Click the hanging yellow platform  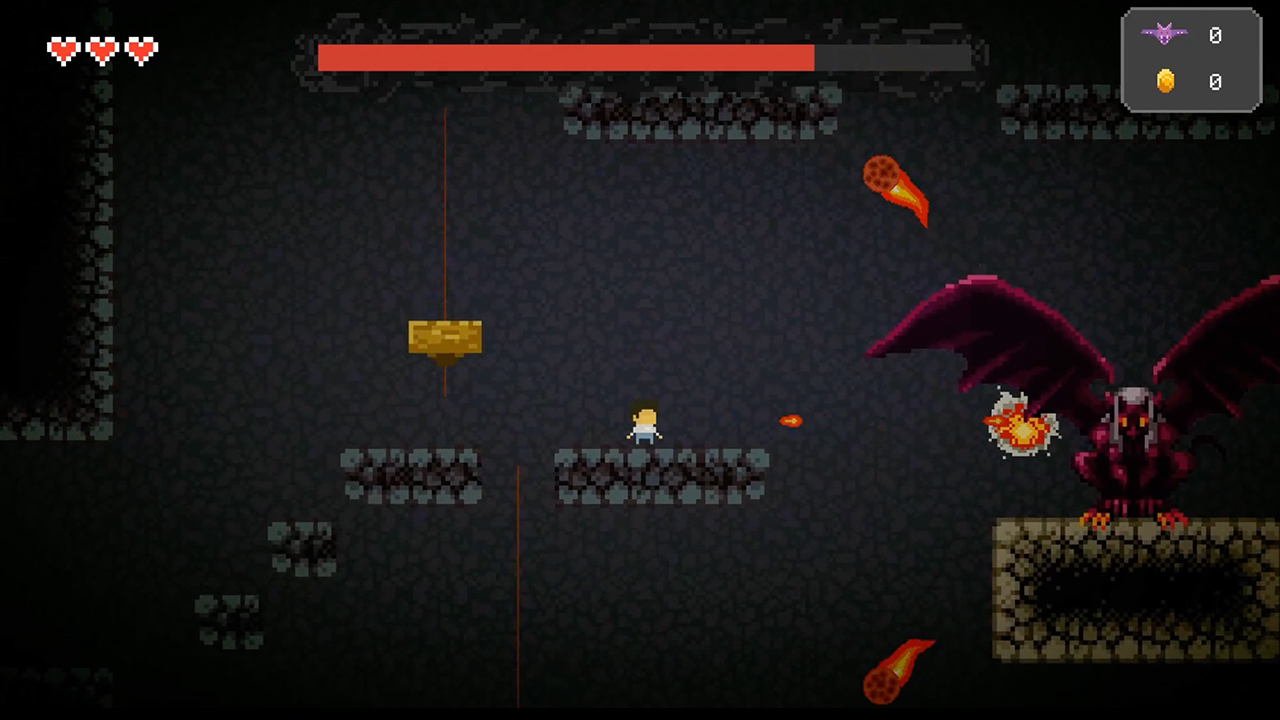point(444,338)
